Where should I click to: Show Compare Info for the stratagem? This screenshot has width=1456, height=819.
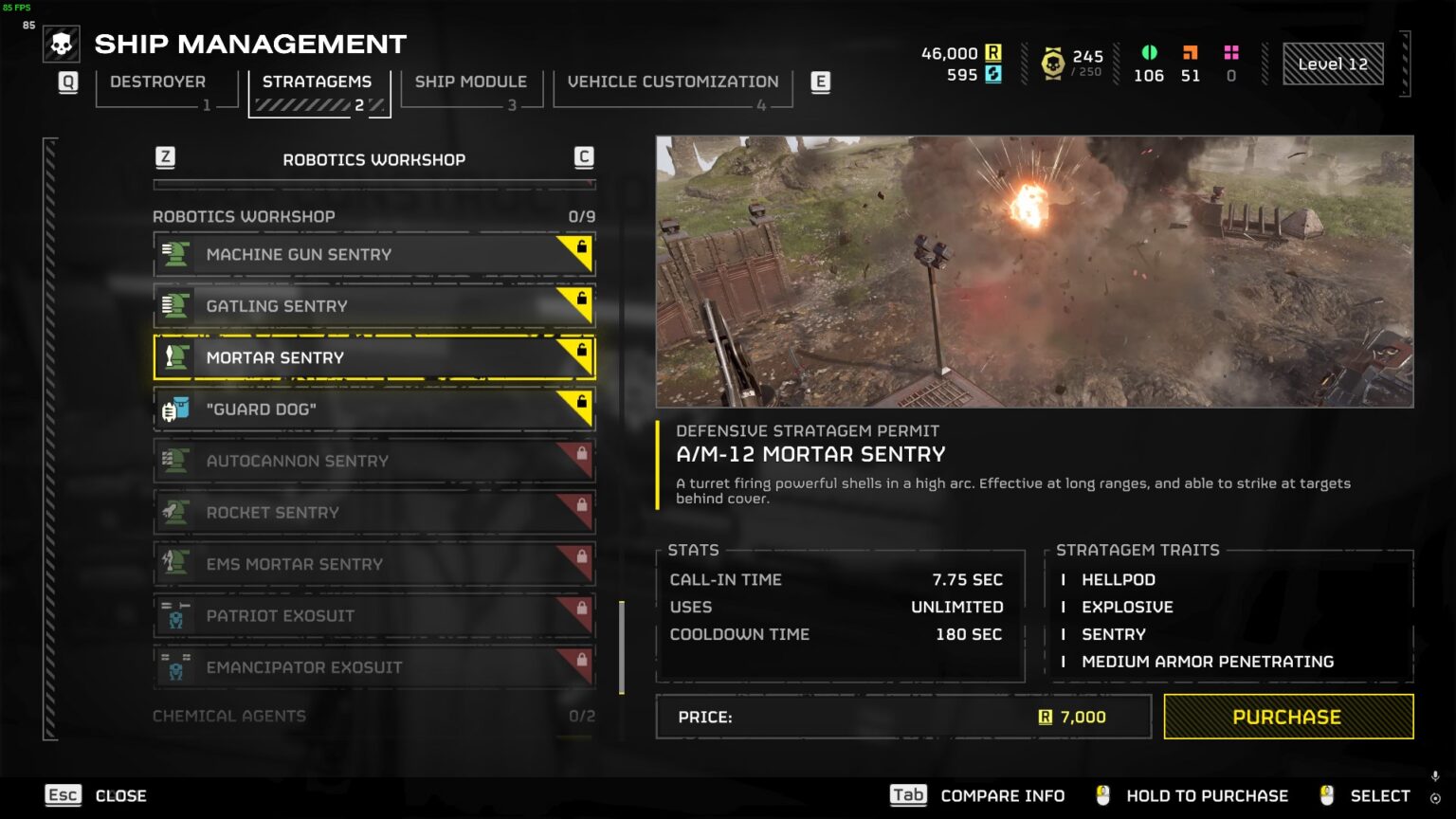coord(978,795)
